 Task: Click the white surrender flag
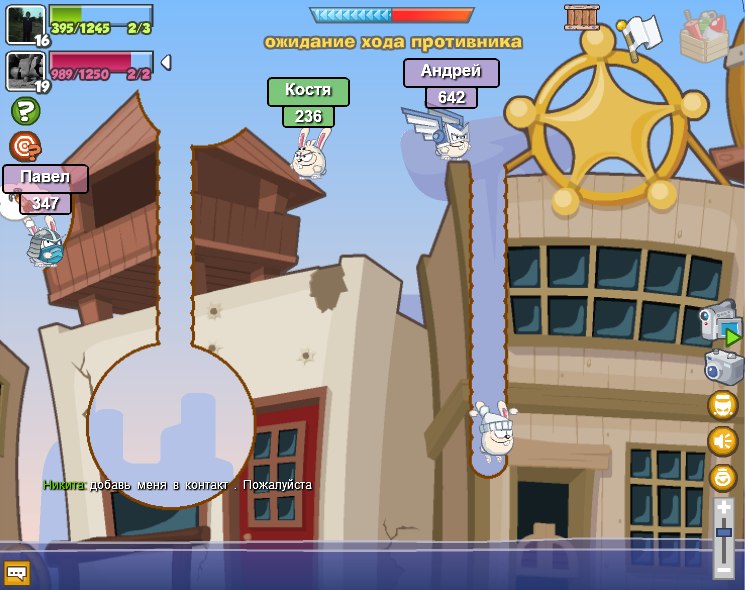(641, 34)
